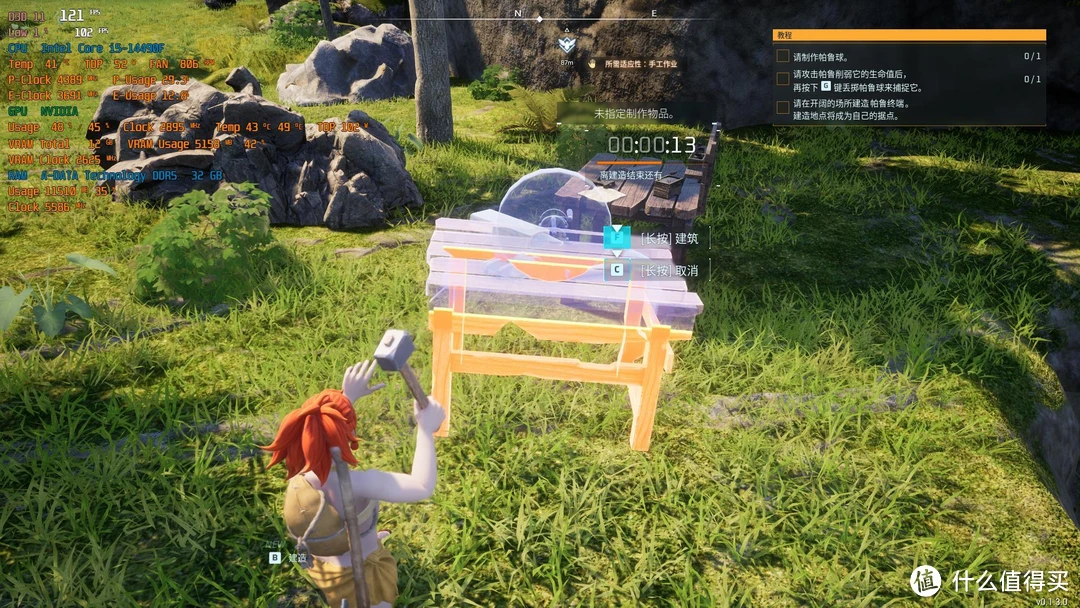Select the waypoint marker icon under the compass
The image size is (1080, 608).
pyautogui.click(x=567, y=44)
